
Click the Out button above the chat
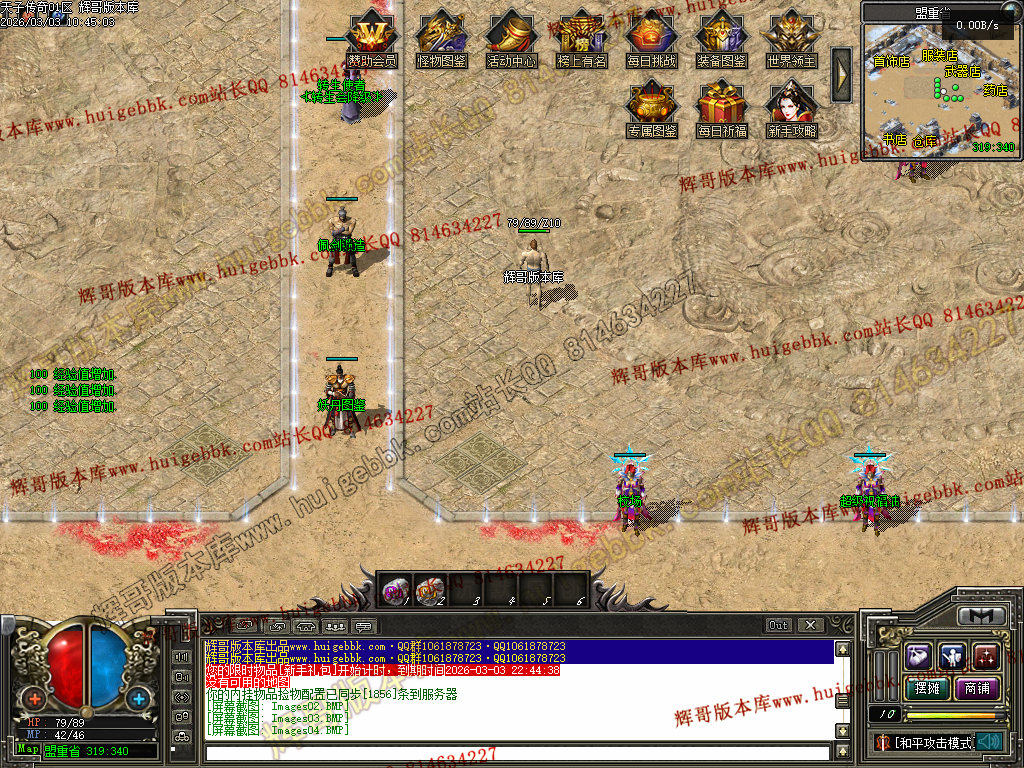779,625
